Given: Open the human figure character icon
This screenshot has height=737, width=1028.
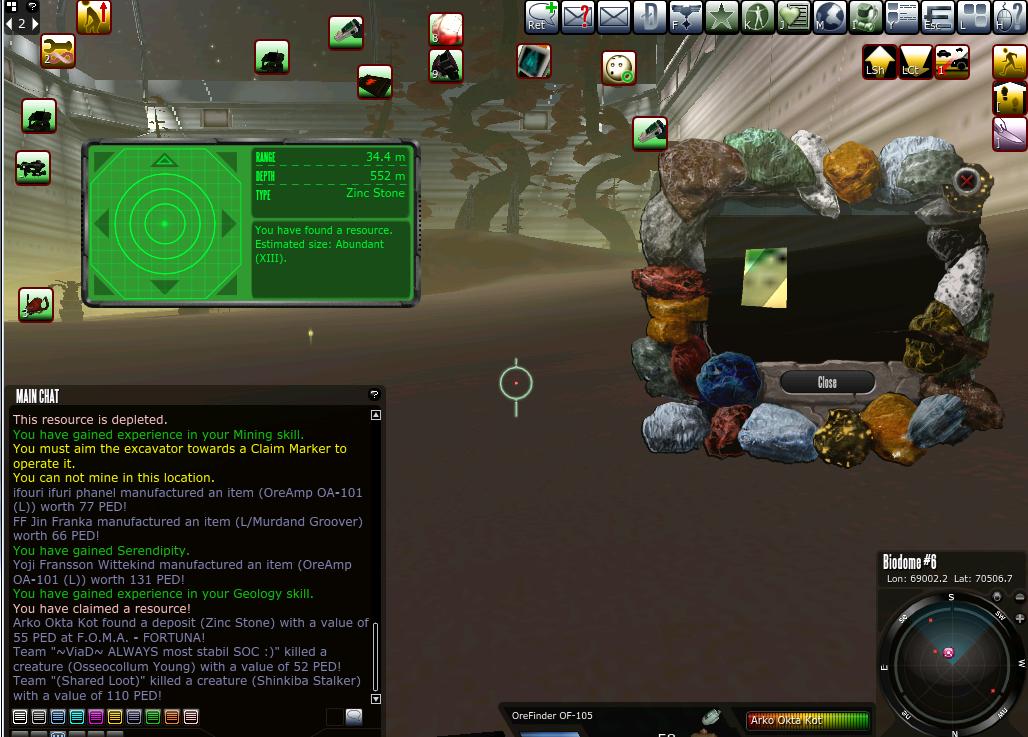Looking at the screenshot, I should coord(757,16).
